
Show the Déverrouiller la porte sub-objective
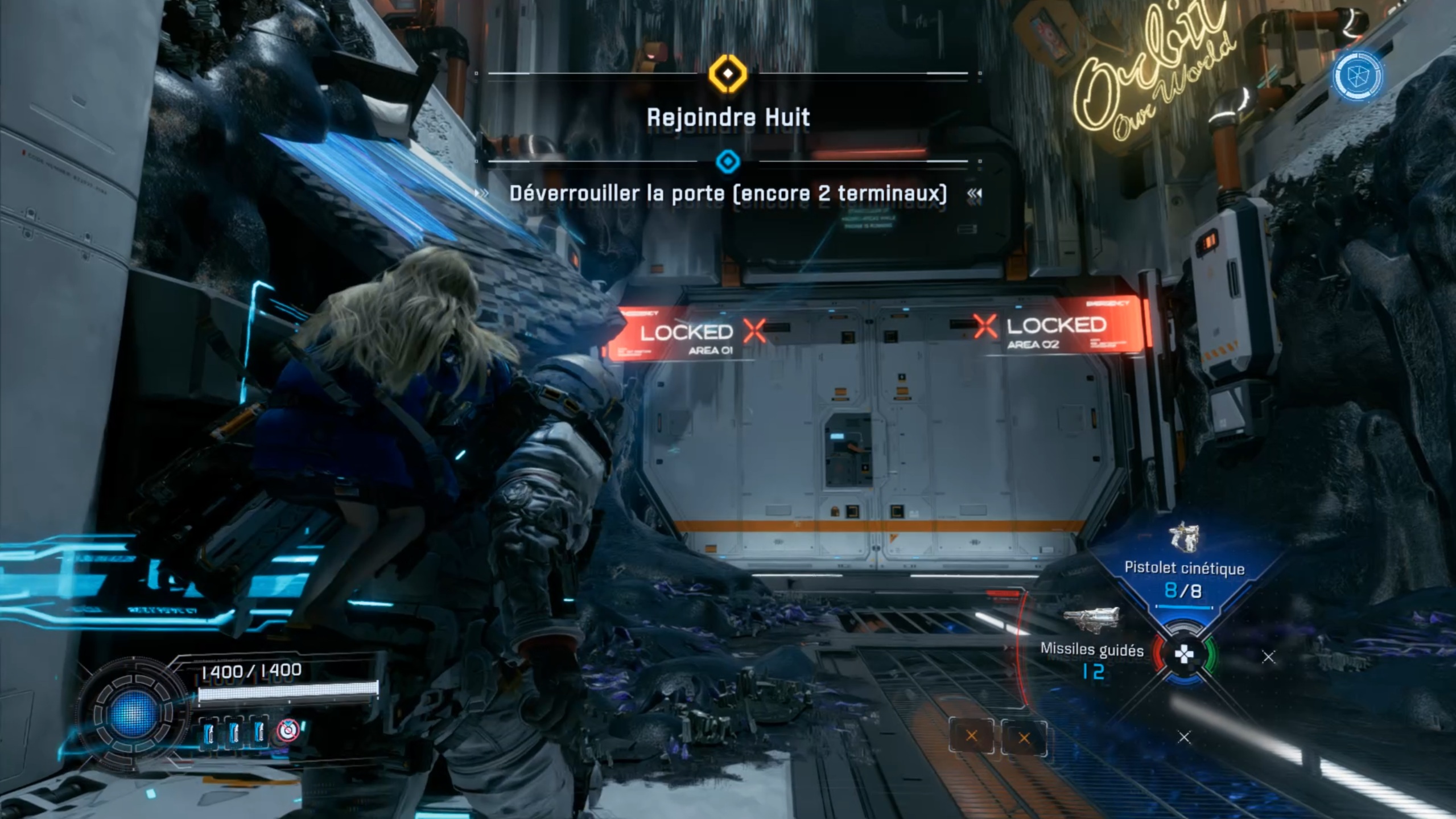(728, 194)
